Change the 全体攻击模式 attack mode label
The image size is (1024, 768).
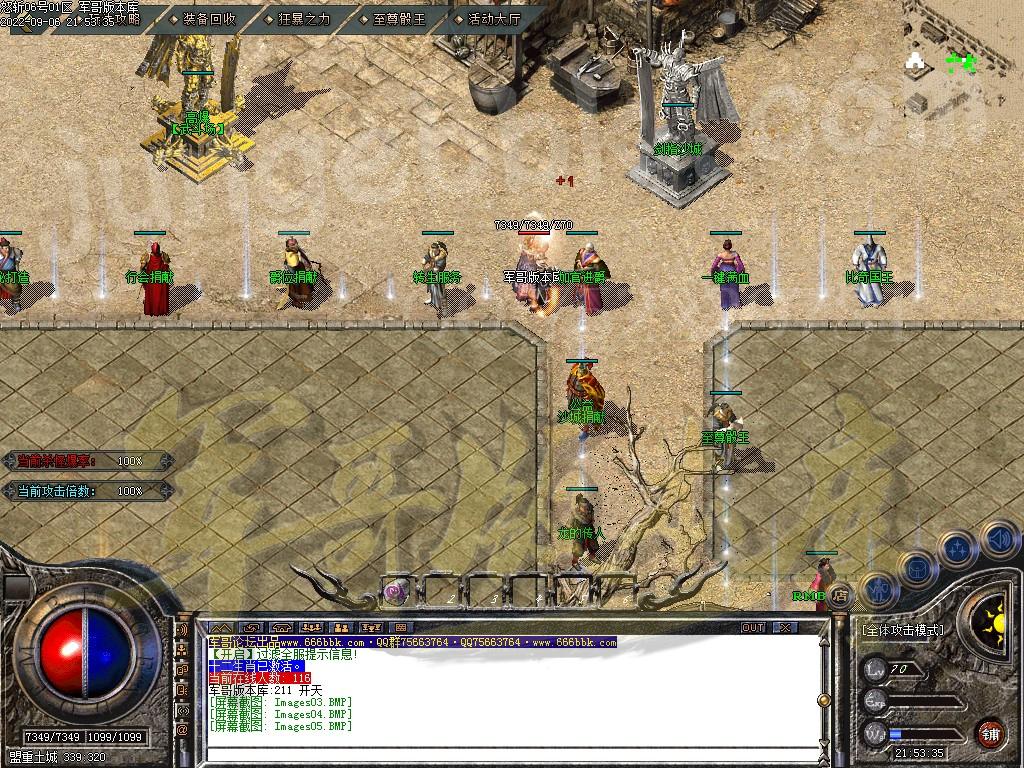coord(902,630)
